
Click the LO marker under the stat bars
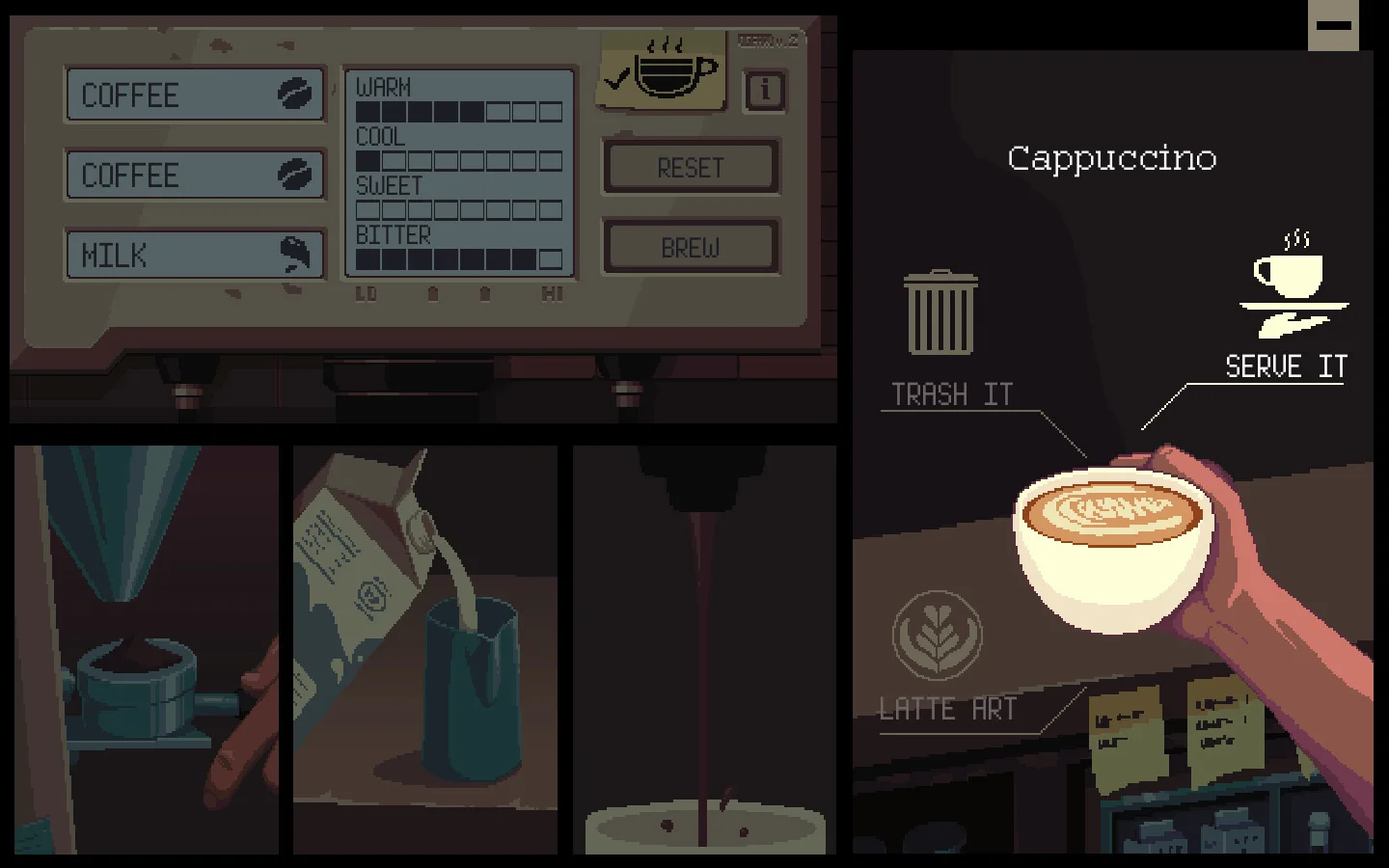coord(367,294)
